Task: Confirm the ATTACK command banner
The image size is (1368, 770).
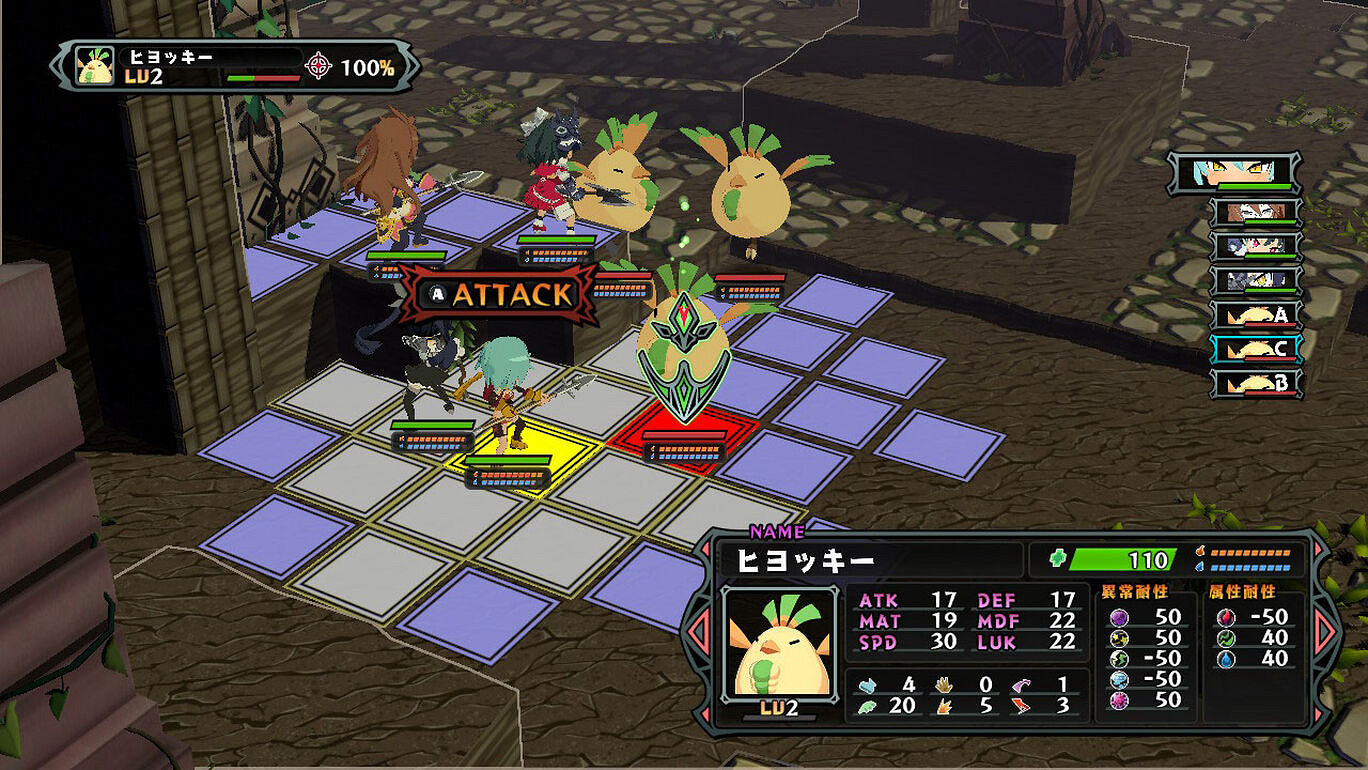Action: tap(499, 295)
